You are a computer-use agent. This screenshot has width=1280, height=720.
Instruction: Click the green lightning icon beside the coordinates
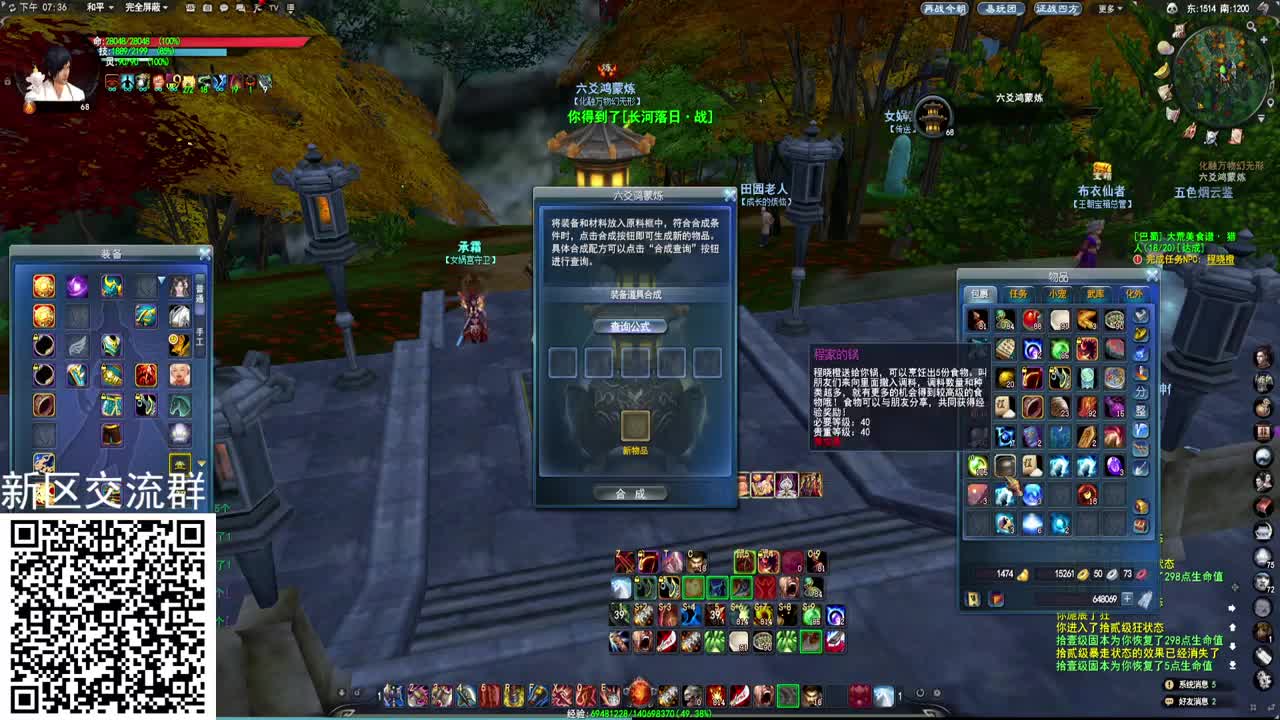pos(1263,8)
